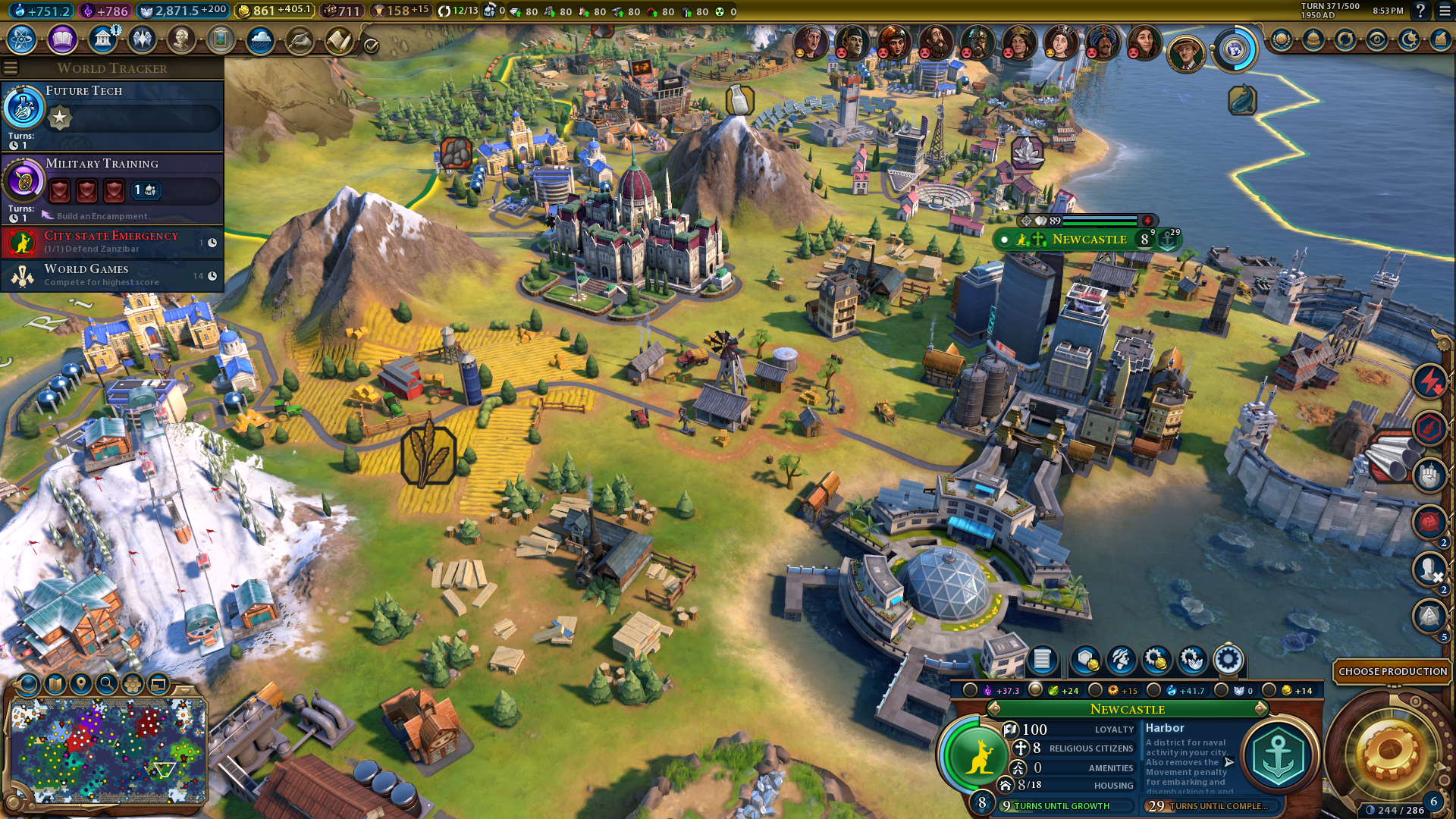Open the technology tree button

(22, 39)
